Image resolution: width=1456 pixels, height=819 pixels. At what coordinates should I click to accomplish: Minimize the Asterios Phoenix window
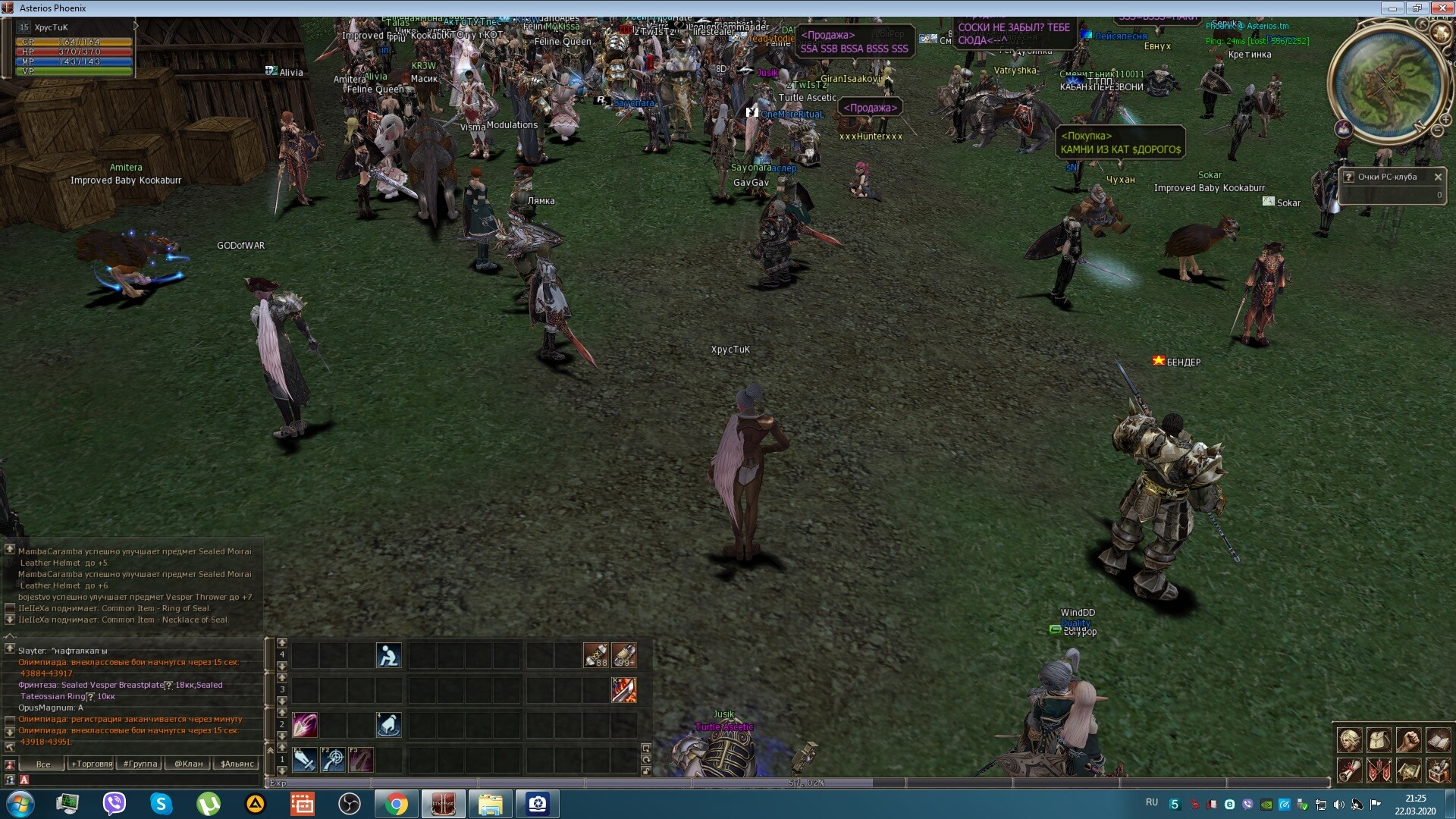tap(1392, 8)
